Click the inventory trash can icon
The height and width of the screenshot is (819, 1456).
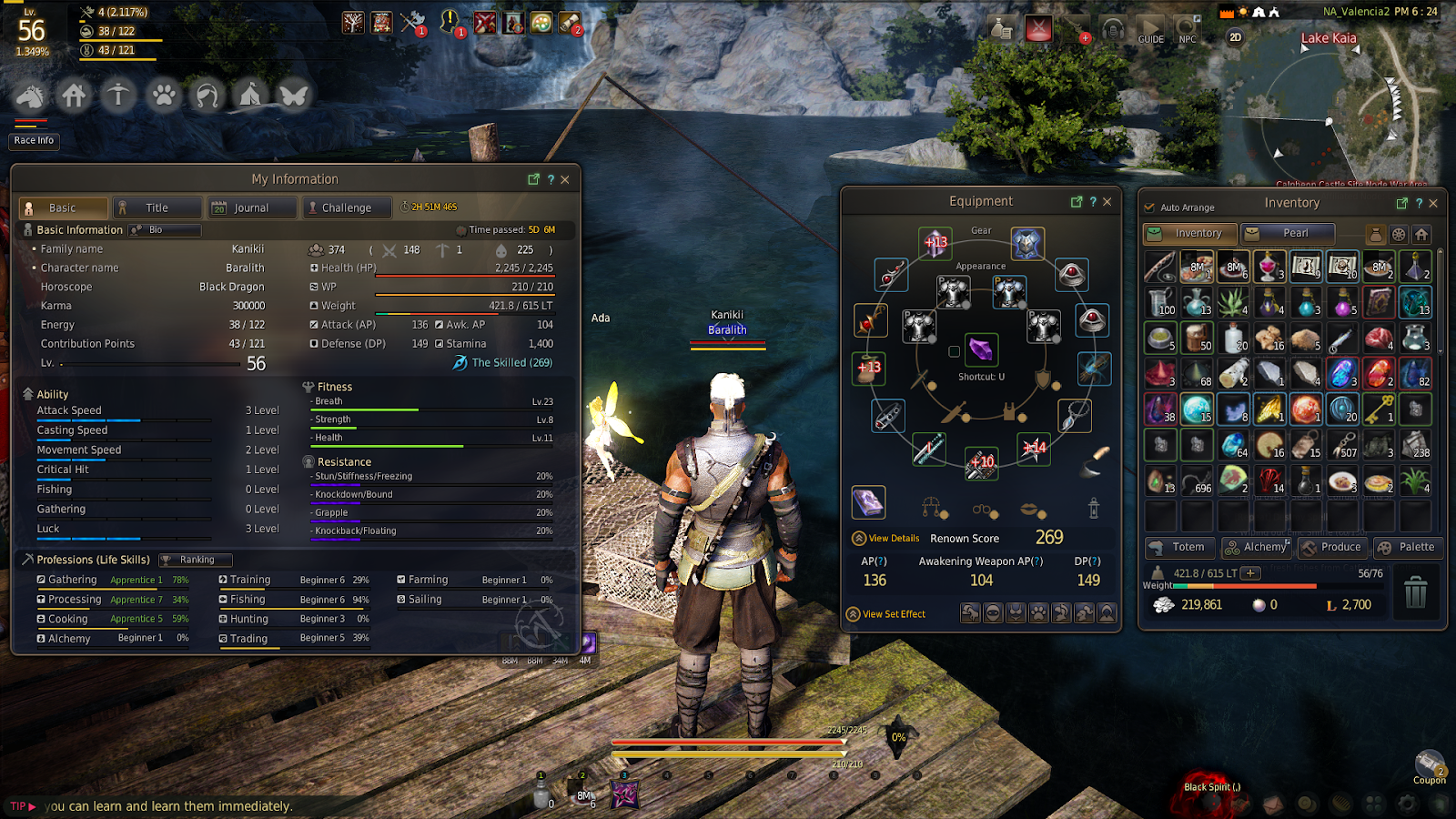pyautogui.click(x=1415, y=593)
